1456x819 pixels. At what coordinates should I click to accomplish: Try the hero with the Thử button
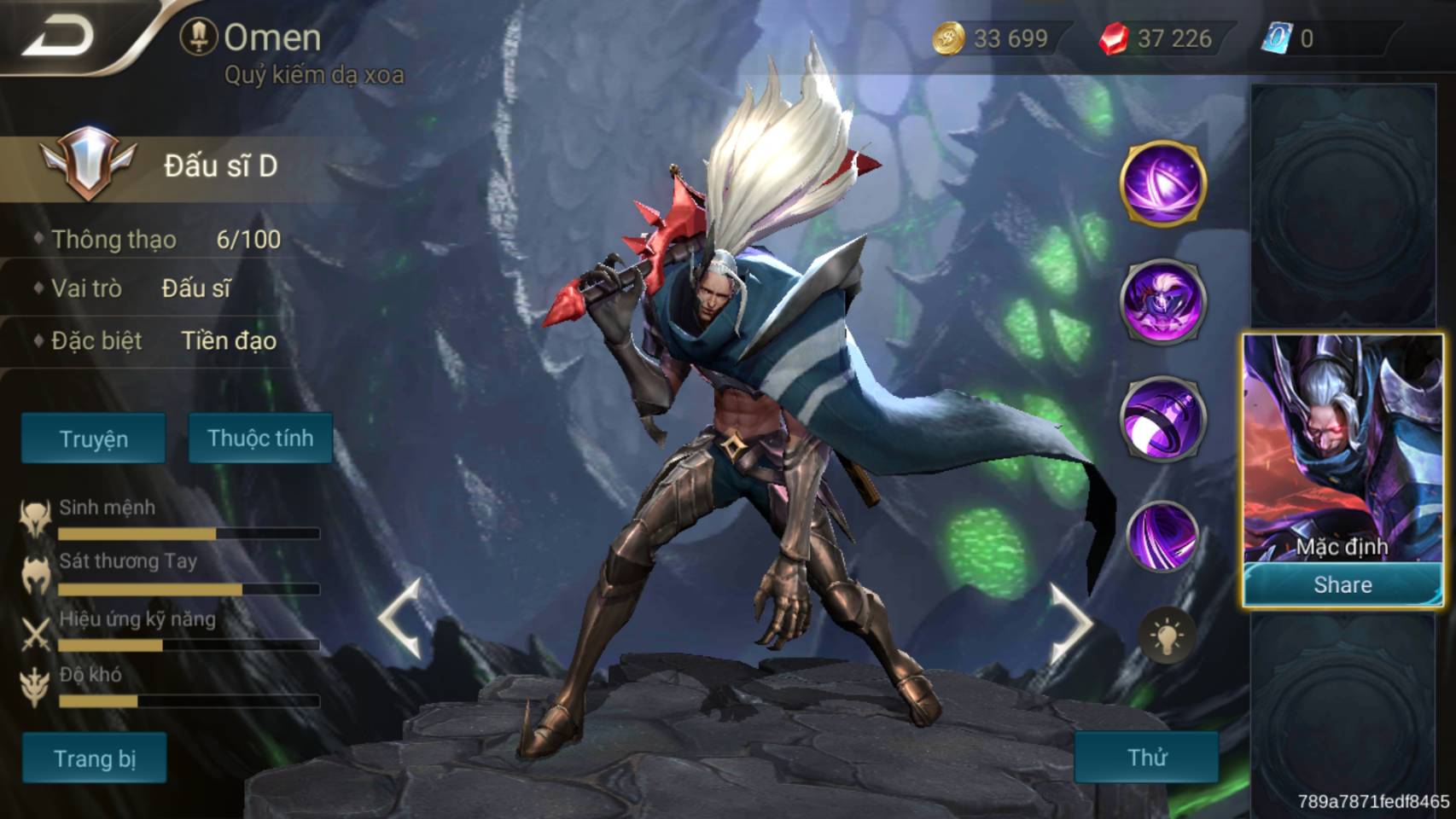tap(1146, 757)
